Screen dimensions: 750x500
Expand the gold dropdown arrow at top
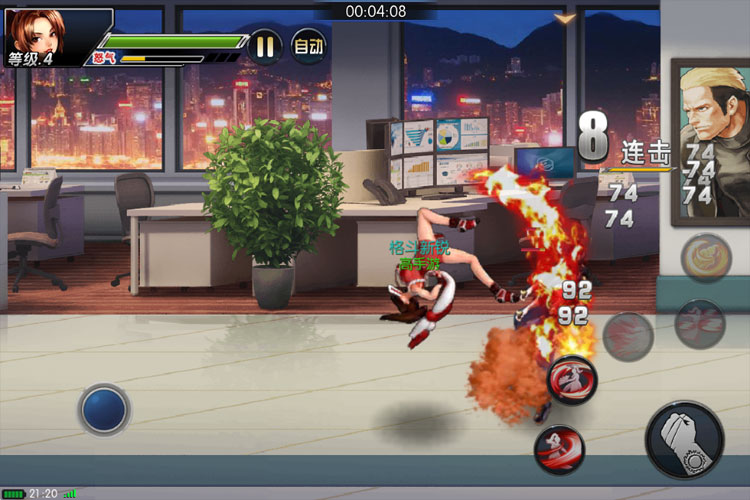(x=566, y=19)
